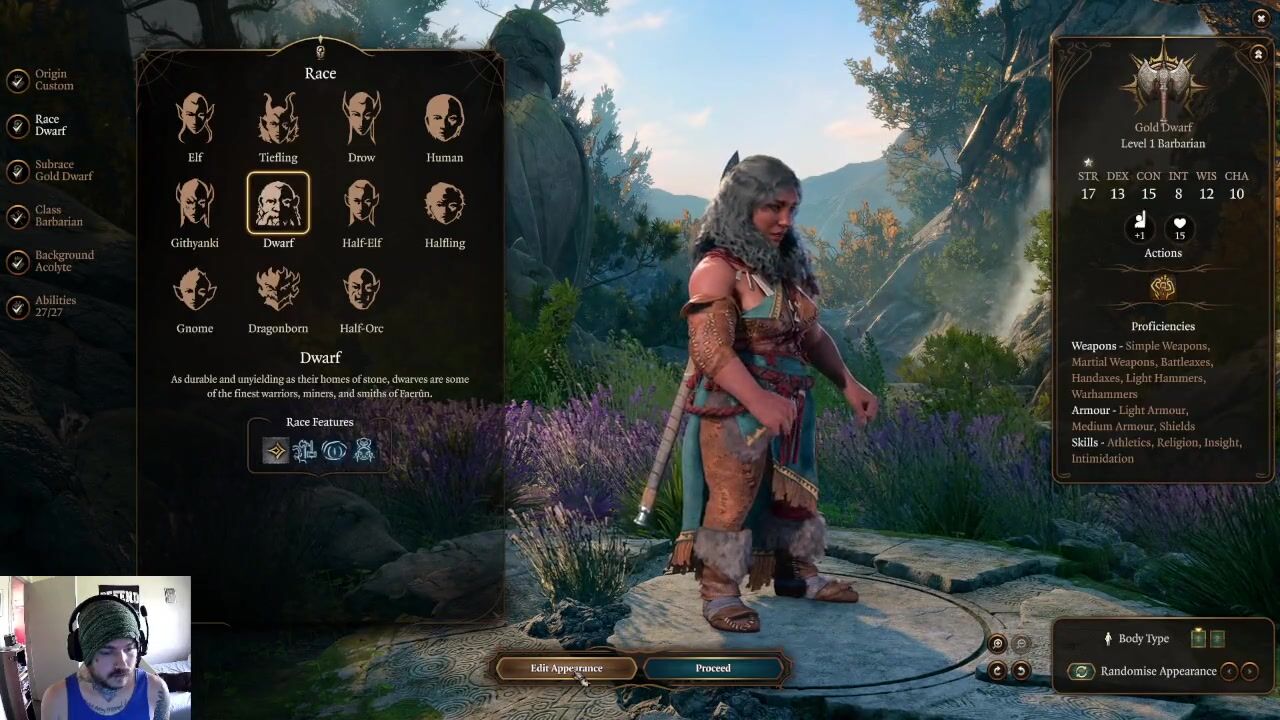This screenshot has height=720, width=1280.
Task: Select the Gnome race
Action: point(195,290)
